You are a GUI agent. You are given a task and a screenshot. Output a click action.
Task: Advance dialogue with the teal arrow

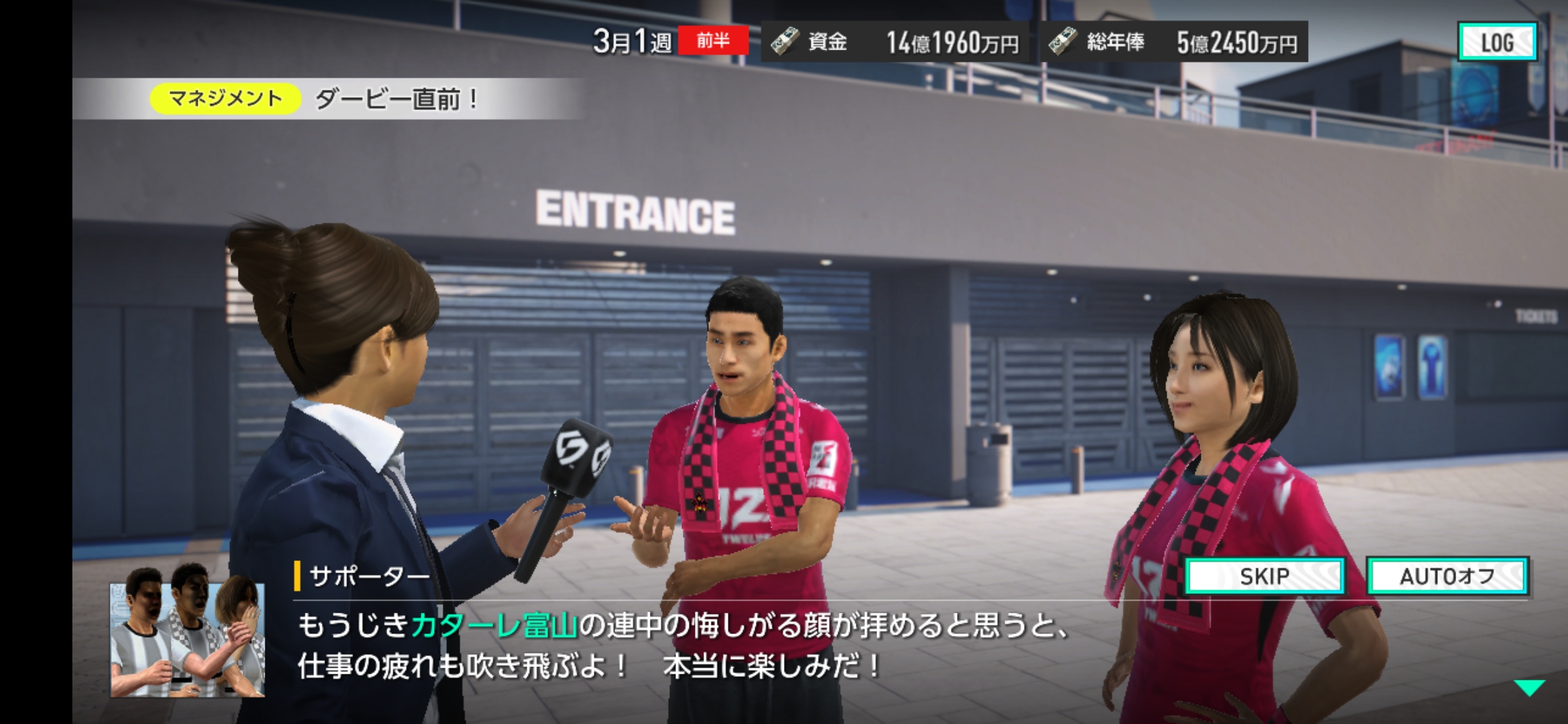[1528, 688]
